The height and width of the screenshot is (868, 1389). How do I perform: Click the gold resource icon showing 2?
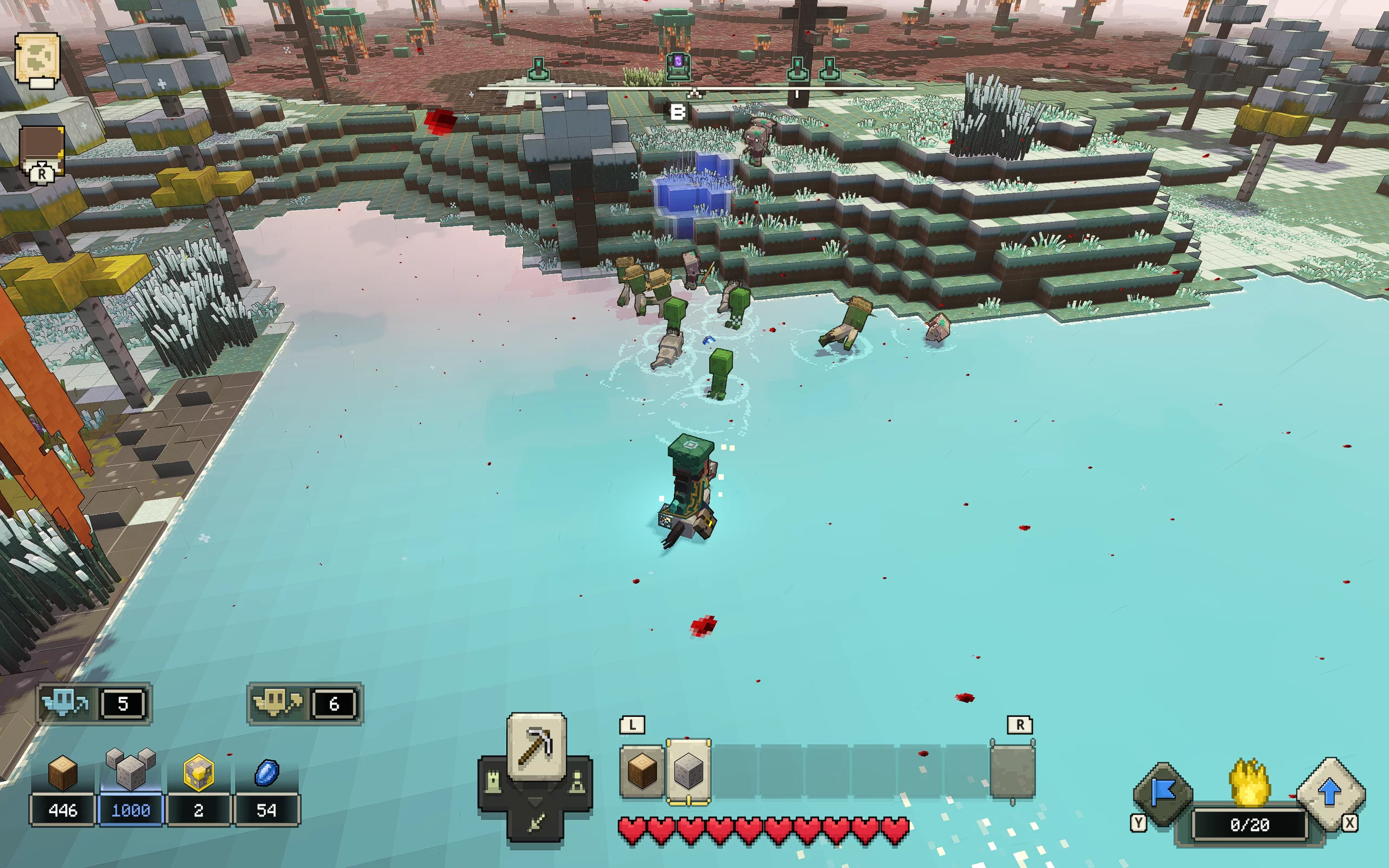coord(198,773)
